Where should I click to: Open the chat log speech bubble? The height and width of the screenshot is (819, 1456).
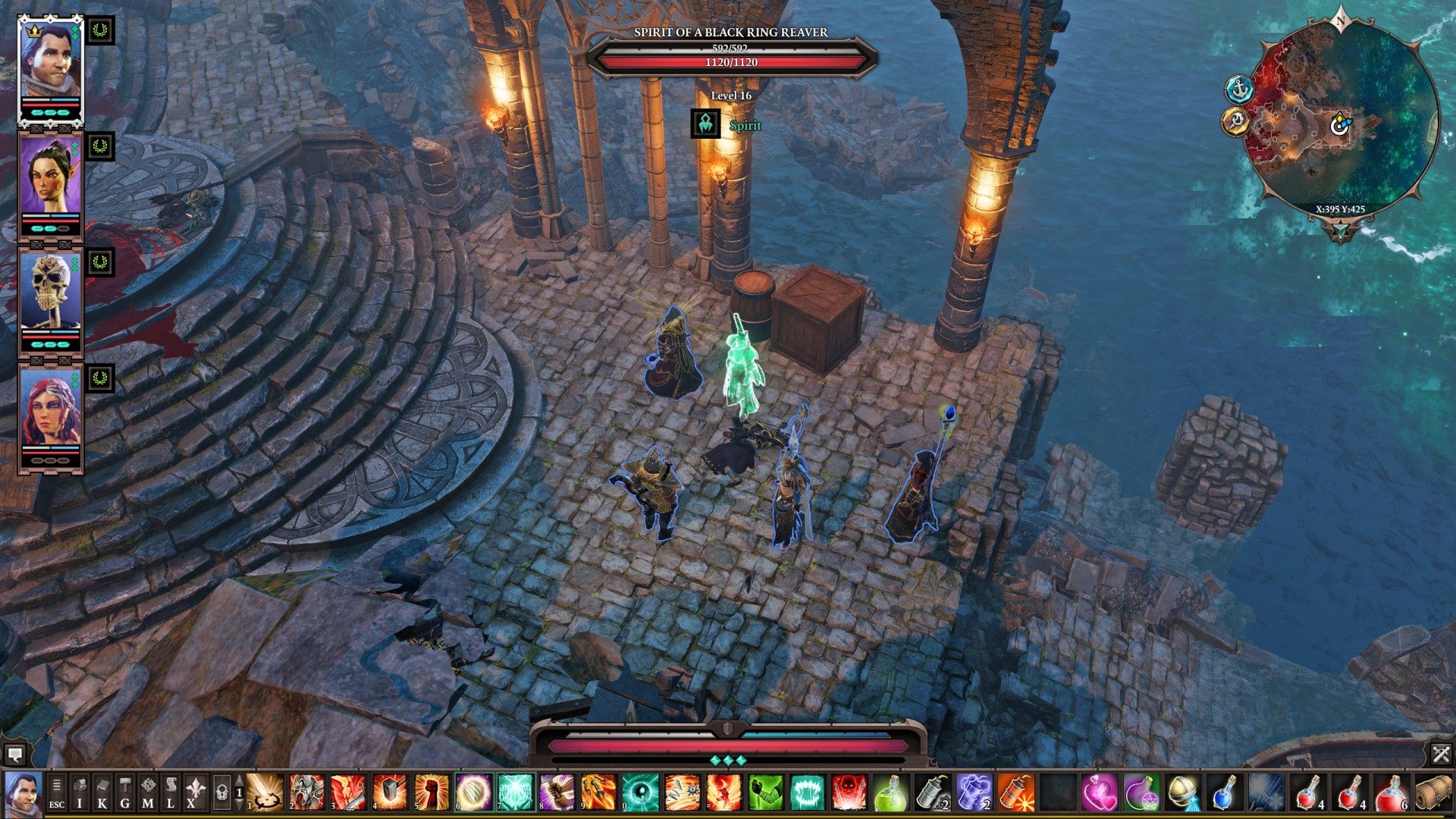point(14,754)
